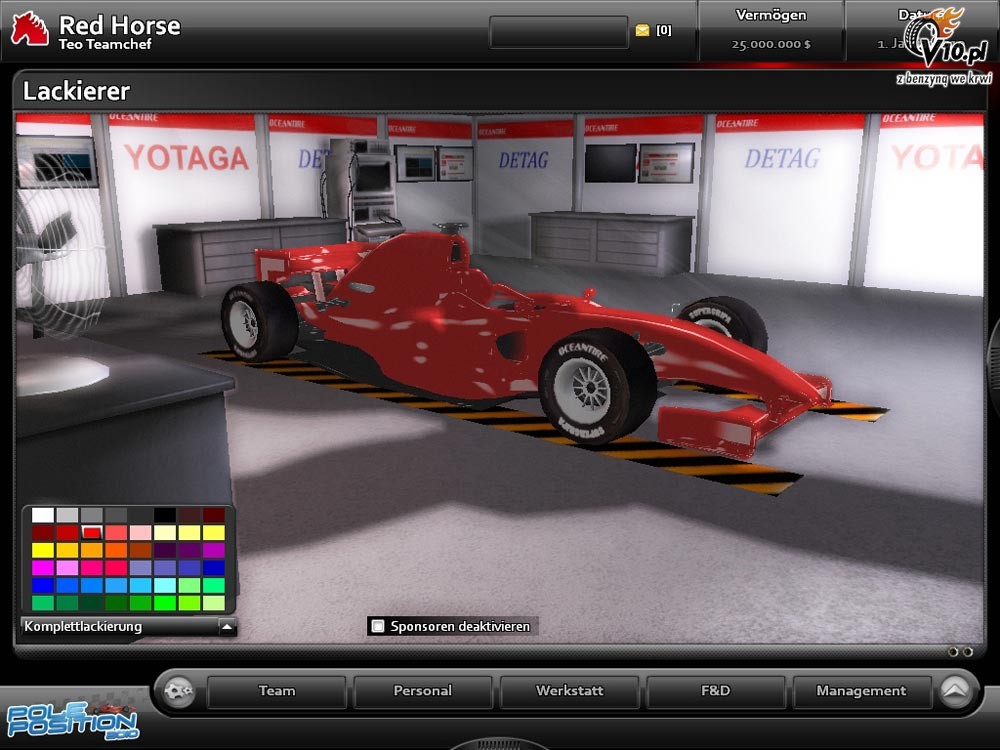
Task: Open the Komplettlackierung dropdown
Action: coord(228,627)
